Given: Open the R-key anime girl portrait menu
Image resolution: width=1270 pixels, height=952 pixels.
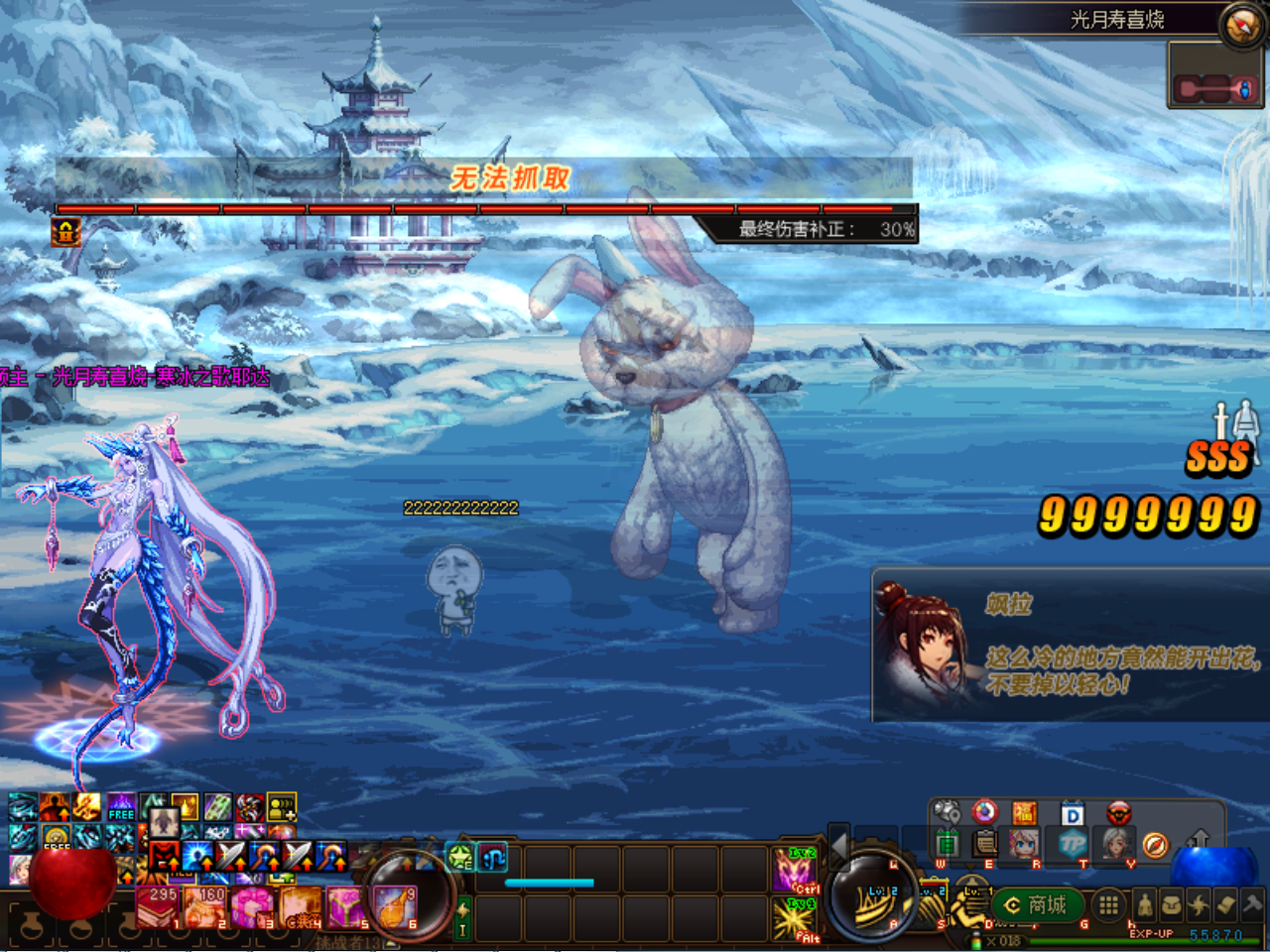Looking at the screenshot, I should 1024,845.
